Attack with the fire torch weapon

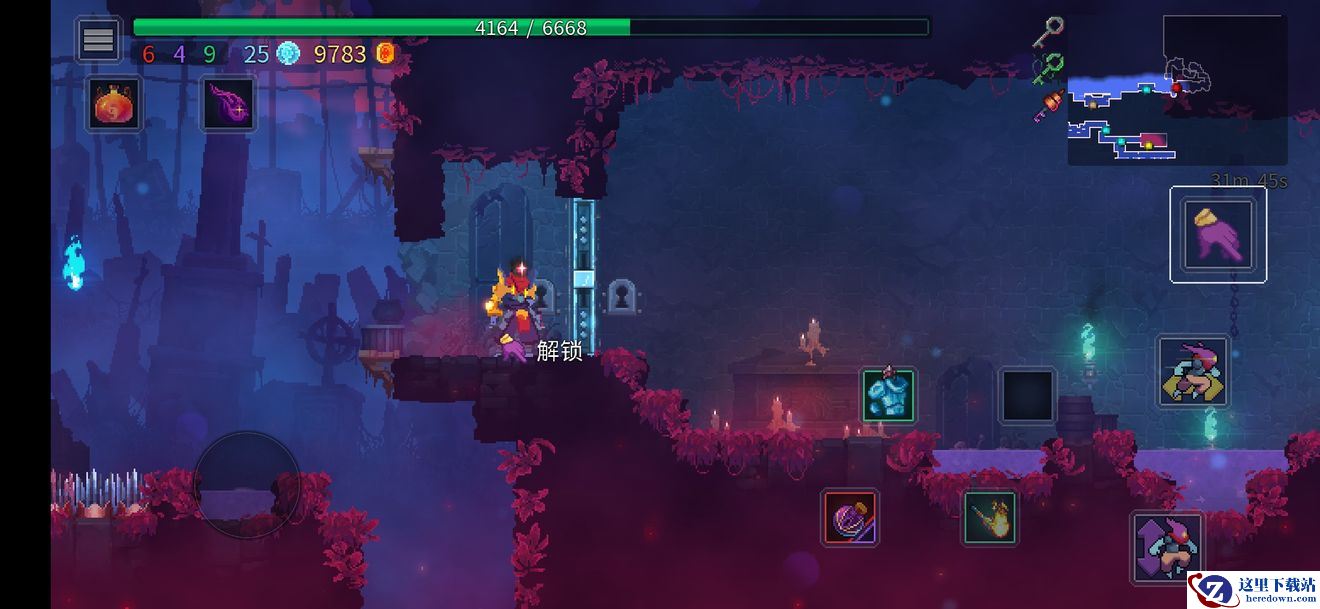click(x=990, y=517)
